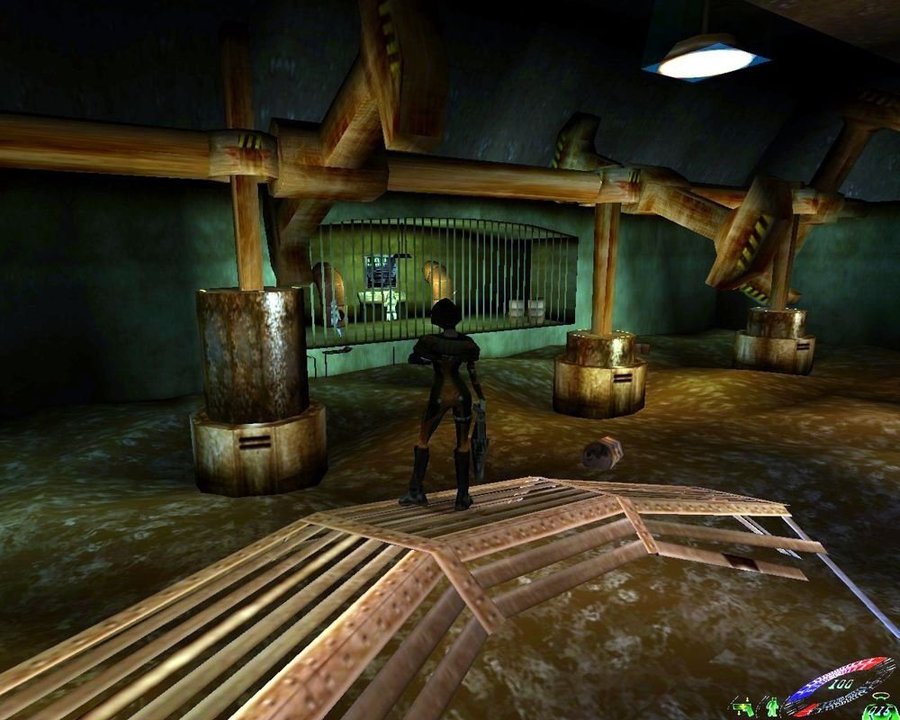Select the green pistol weapon icon
The width and height of the screenshot is (900, 720).
click(x=743, y=708)
